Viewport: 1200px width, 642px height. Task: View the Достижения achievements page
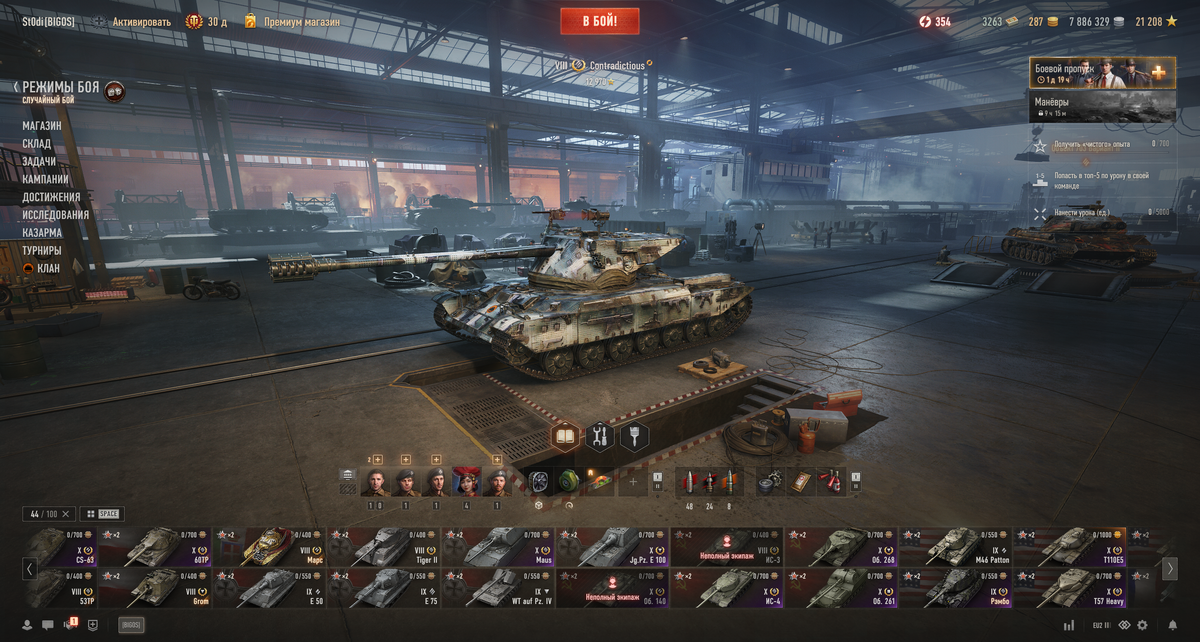(x=51, y=197)
